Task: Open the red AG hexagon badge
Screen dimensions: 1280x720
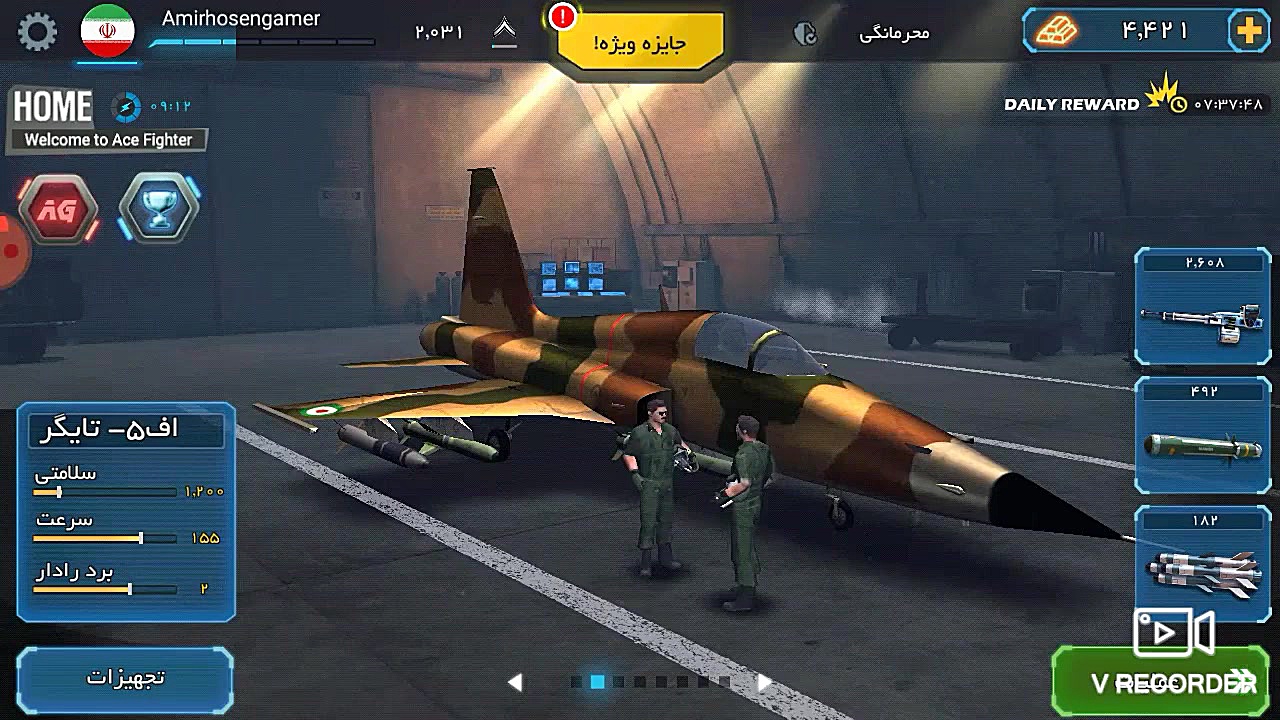Action: [x=58, y=210]
